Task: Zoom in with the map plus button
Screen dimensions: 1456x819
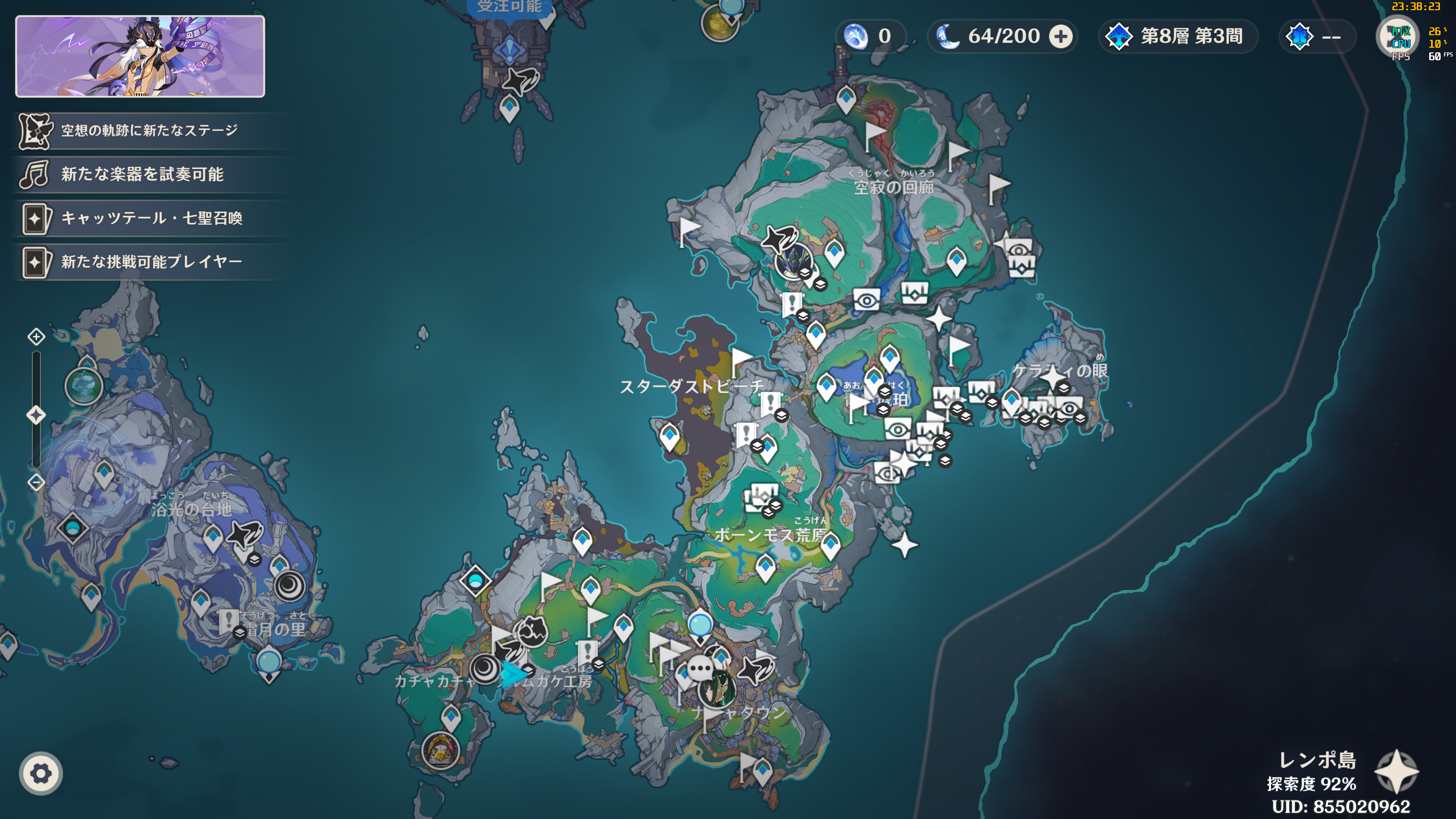Action: pyautogui.click(x=36, y=337)
